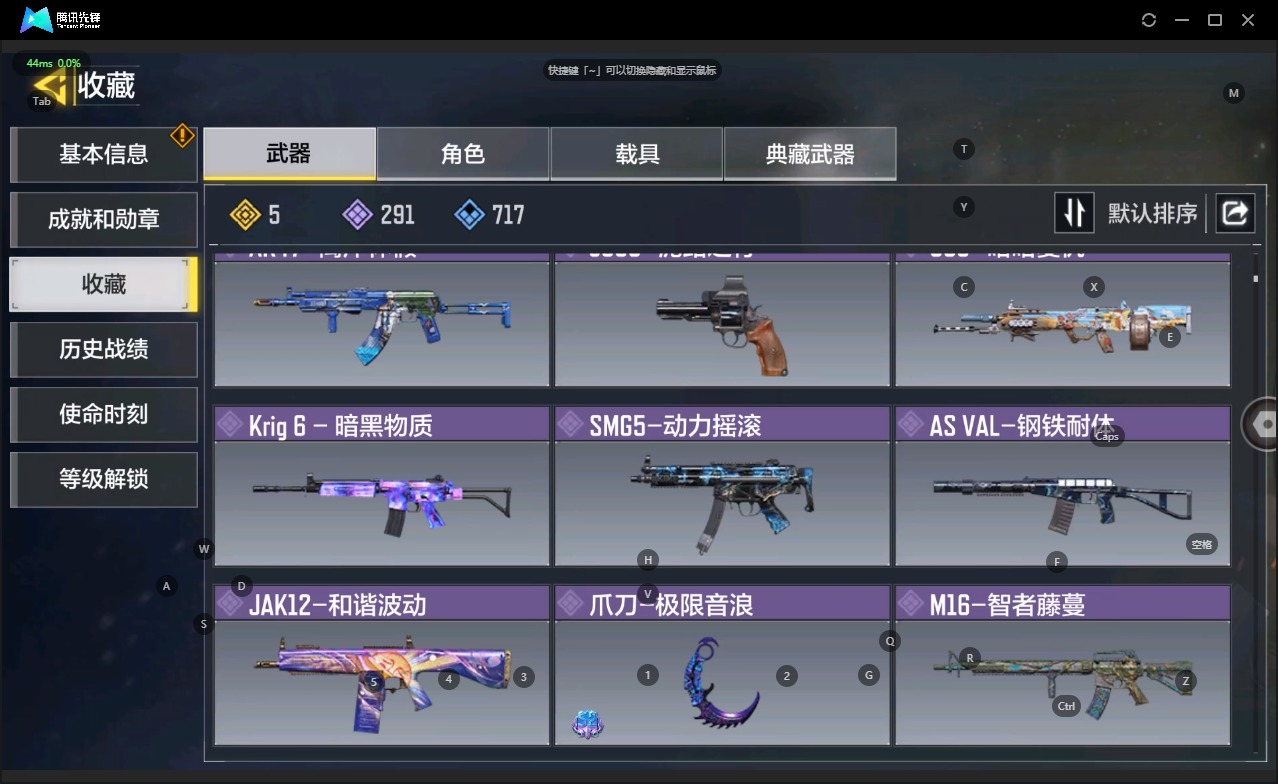
Task: Switch to the 武器 tab
Action: click(x=289, y=154)
